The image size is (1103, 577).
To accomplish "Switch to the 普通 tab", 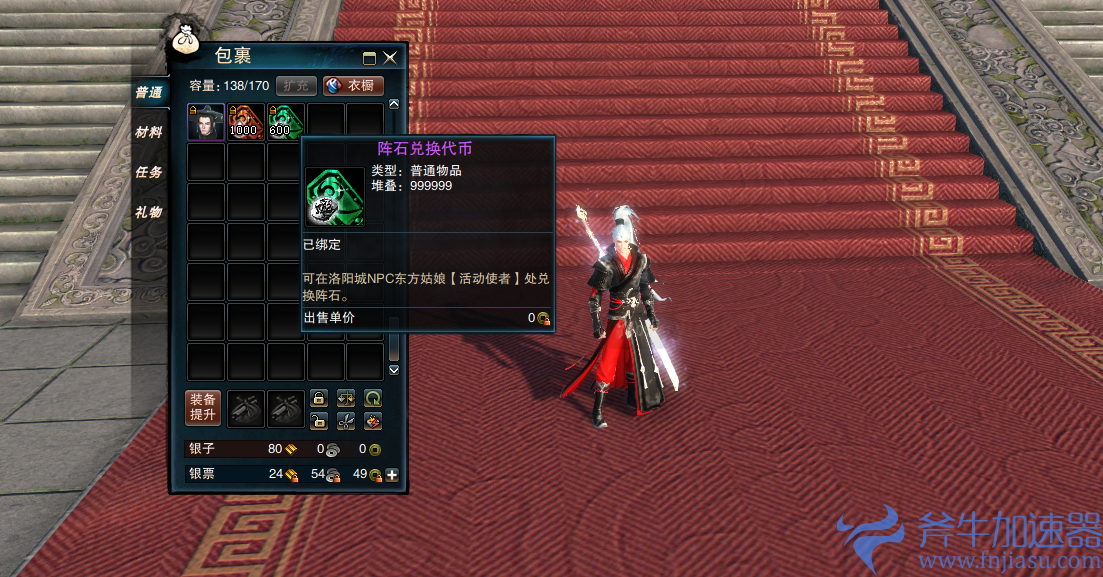I will click(149, 92).
